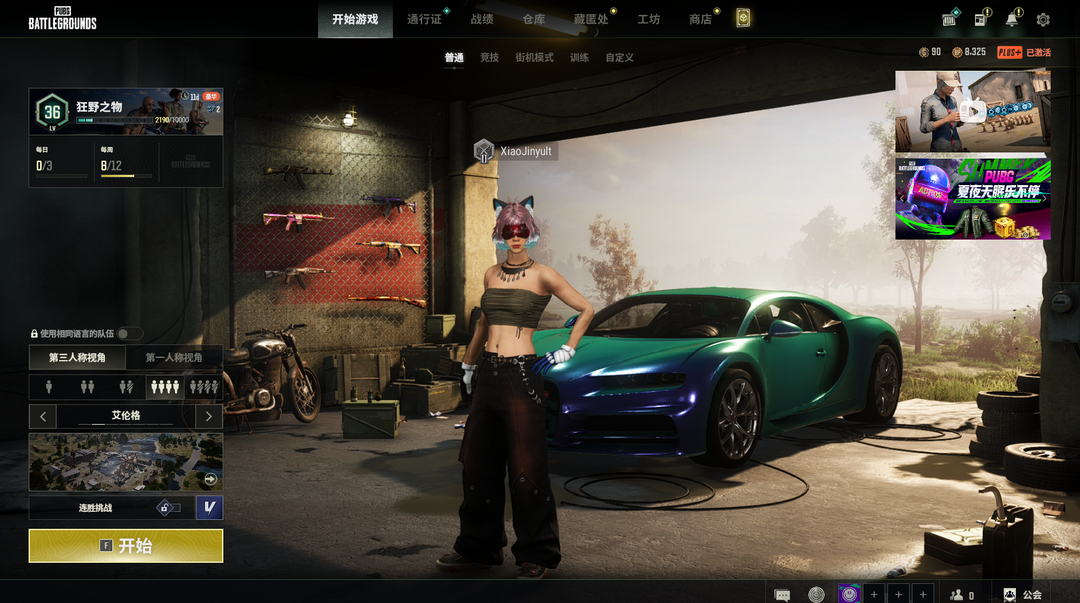This screenshot has width=1080, height=603.
Task: Open the 工坊 workshop tab
Action: click(x=649, y=19)
